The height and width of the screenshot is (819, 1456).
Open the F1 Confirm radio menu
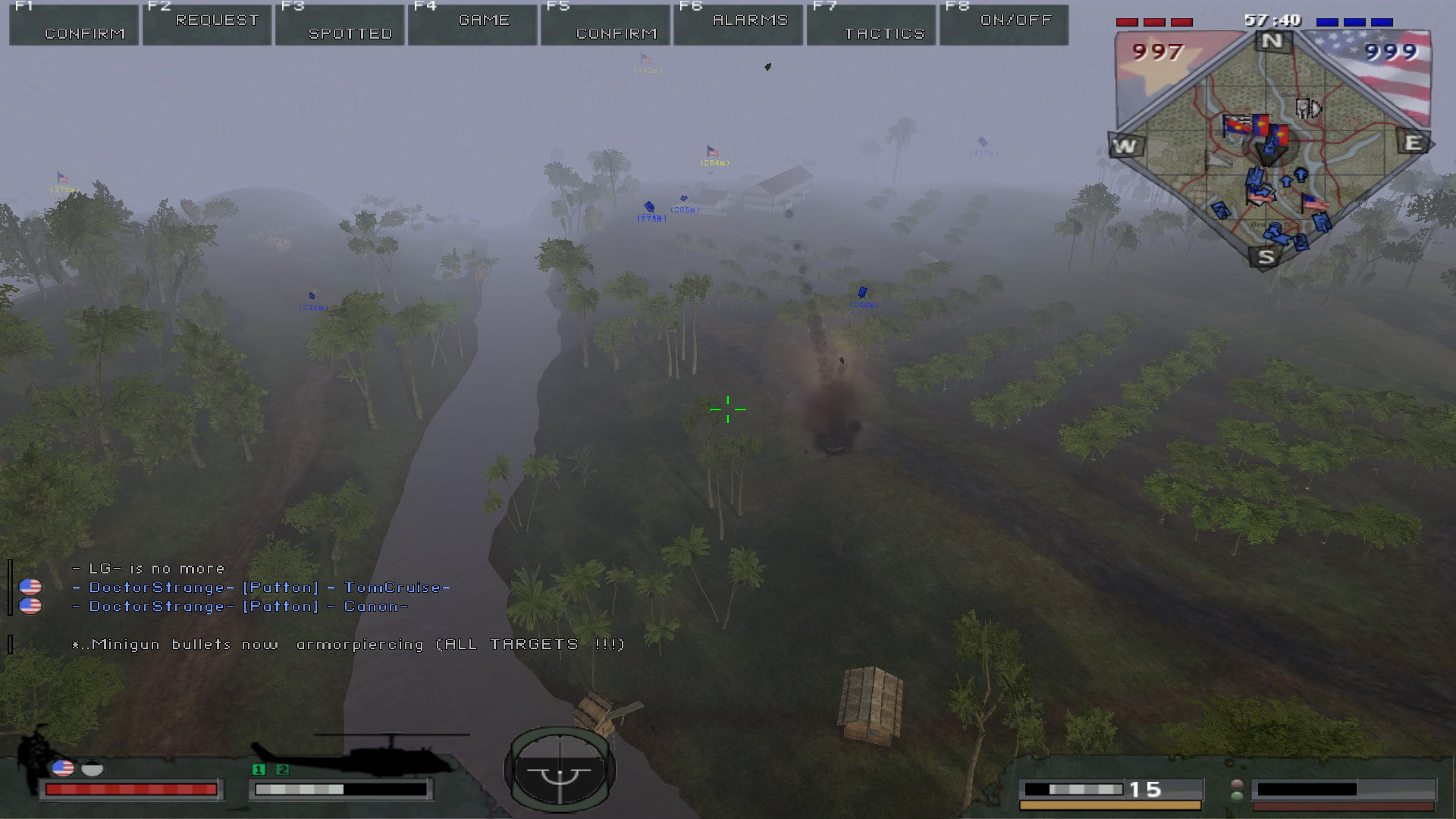74,25
